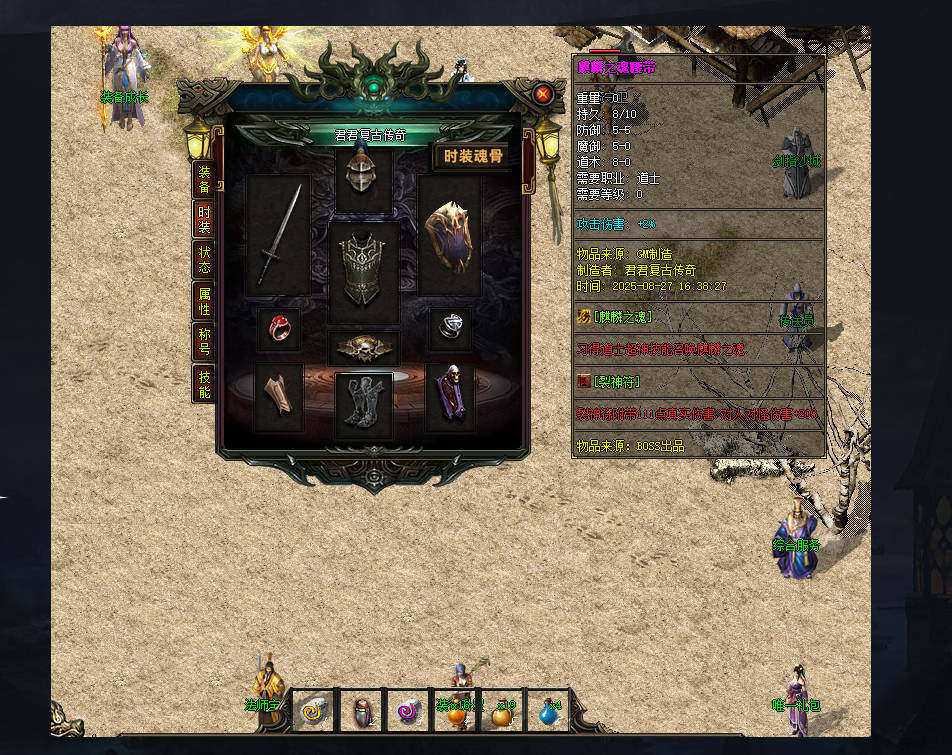
Task: Select the boots equipment slot
Action: [363, 402]
